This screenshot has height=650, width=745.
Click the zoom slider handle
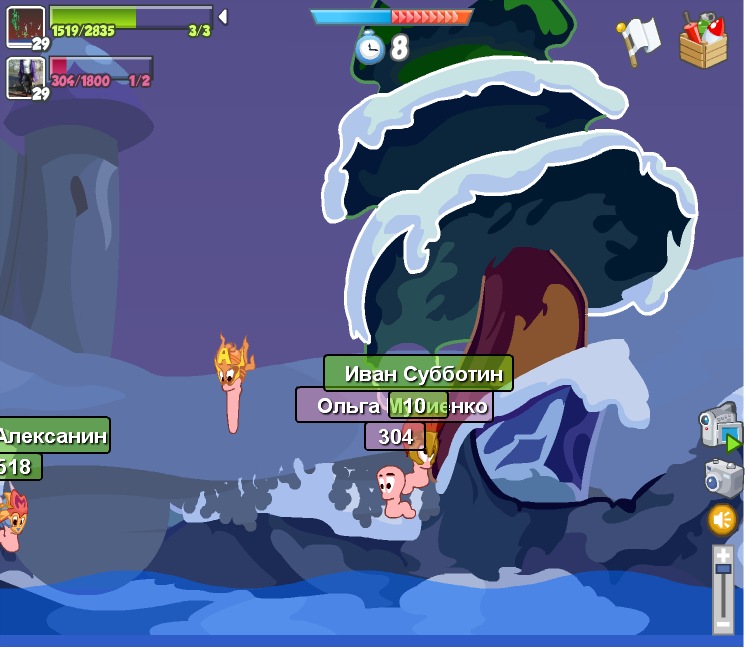click(723, 569)
